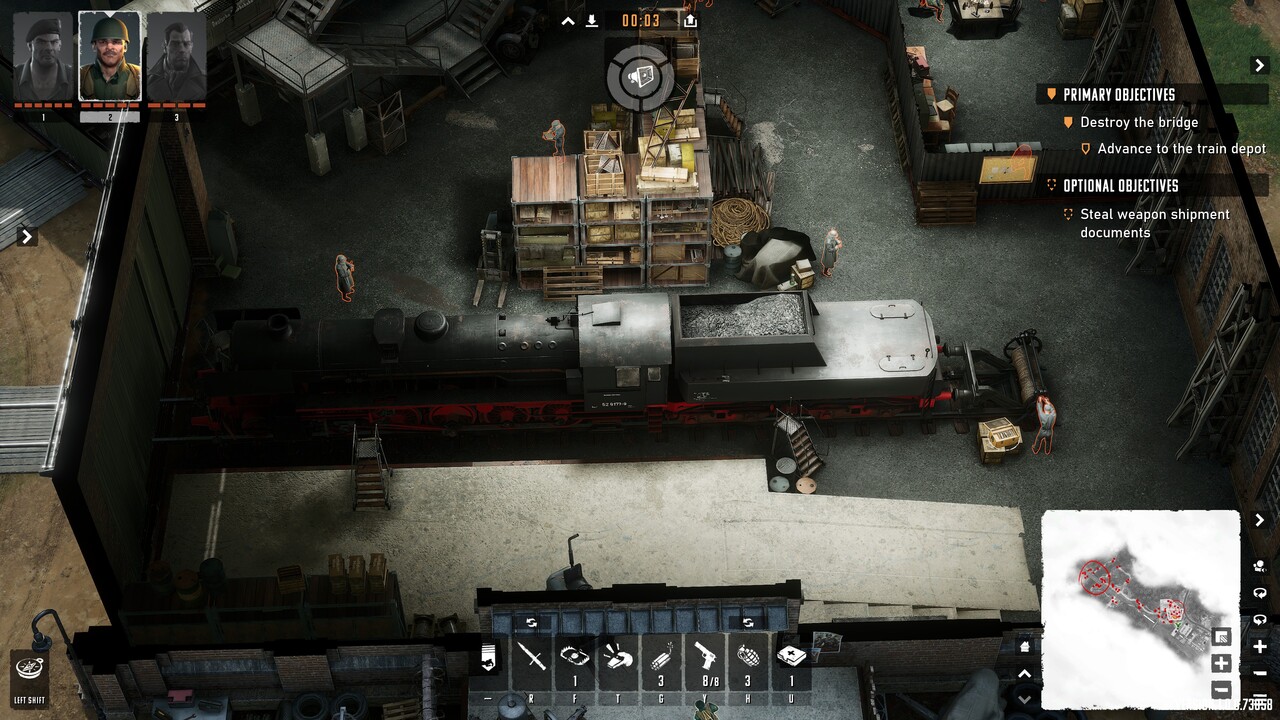Screen dimensions: 1280x720
Task: Zoom out on the minimap
Action: tap(1221, 690)
